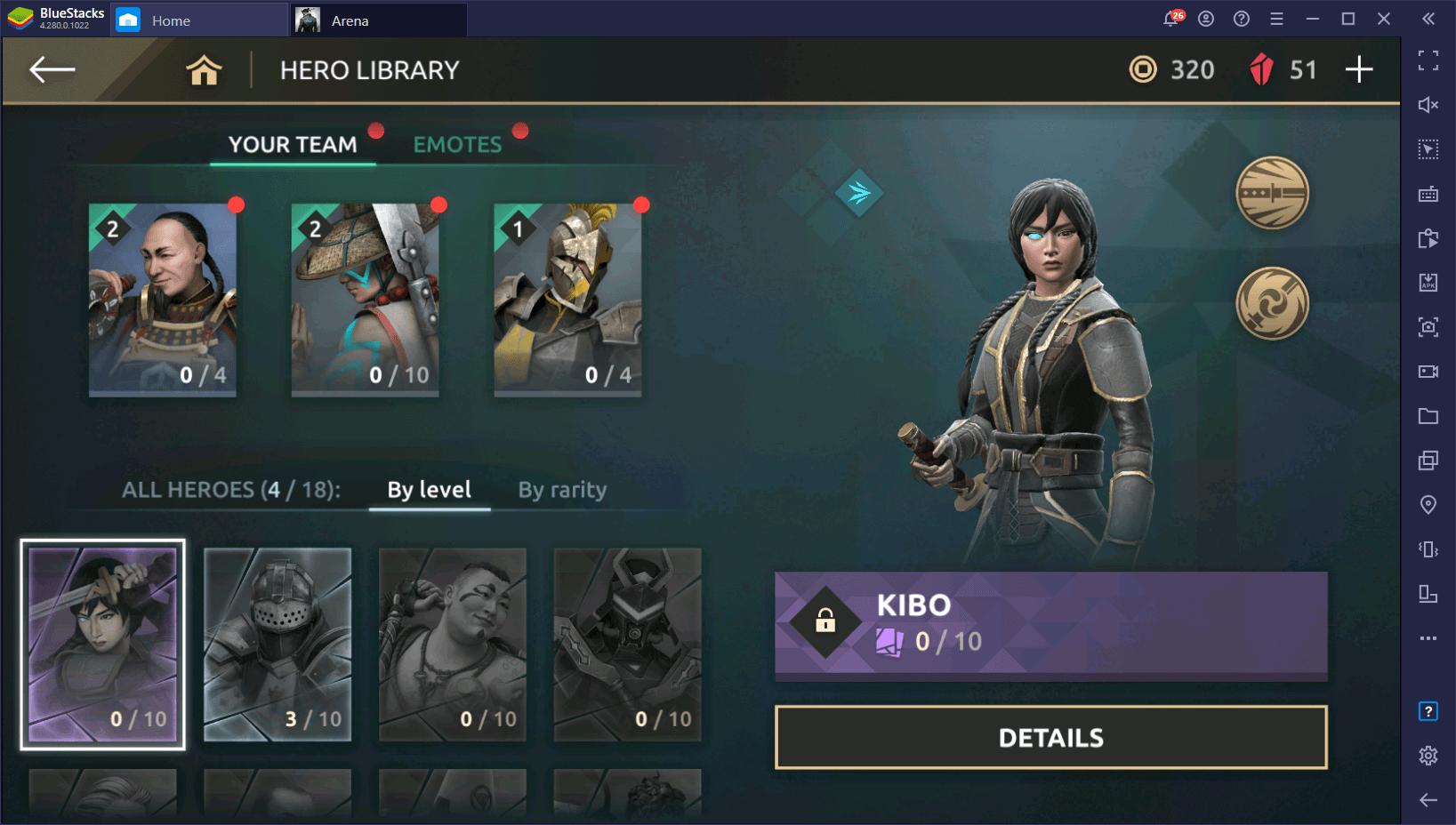Toggle the shake device function in sidebar
Image resolution: width=1456 pixels, height=825 pixels.
[x=1428, y=549]
